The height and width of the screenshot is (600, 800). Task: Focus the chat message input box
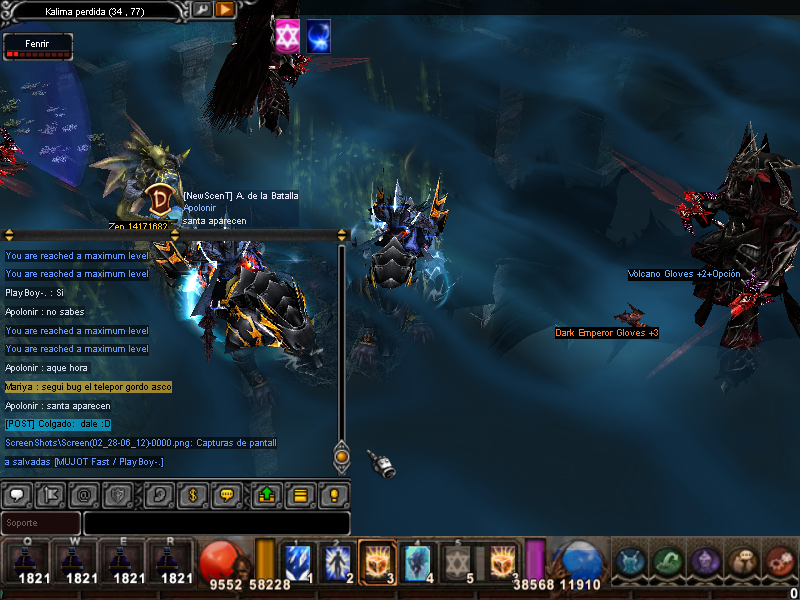coord(216,523)
